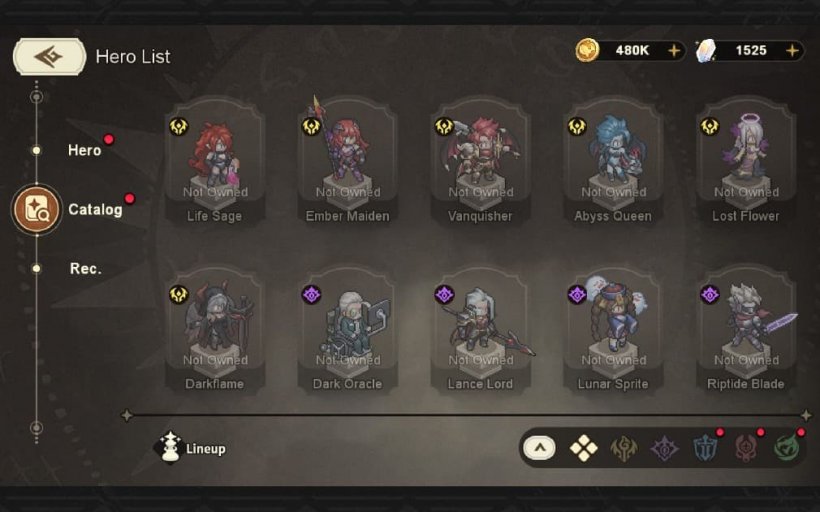Choose the Dark Oracle hero card
Screen dimensions: 820x512
(347, 333)
